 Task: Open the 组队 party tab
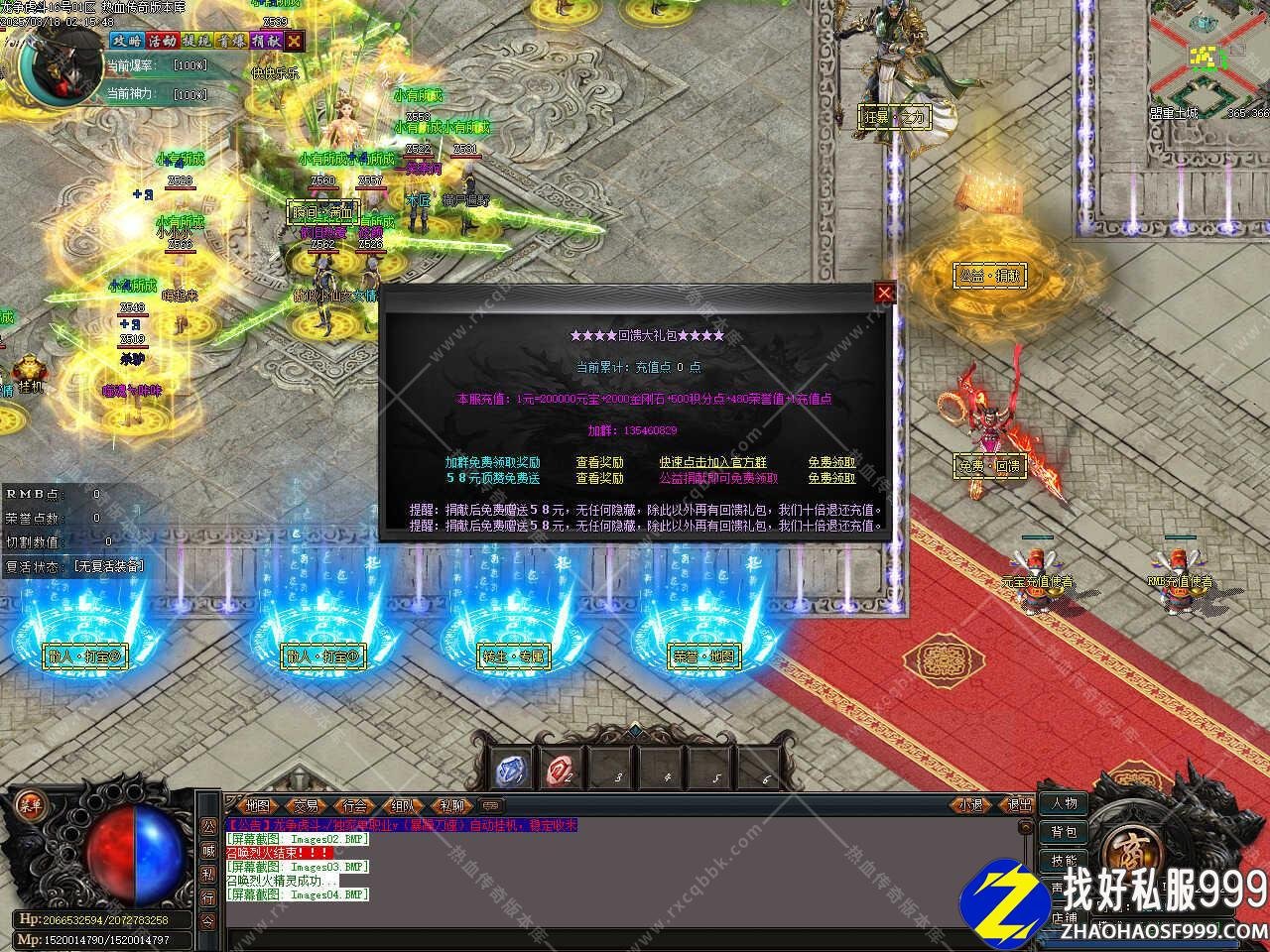click(403, 806)
